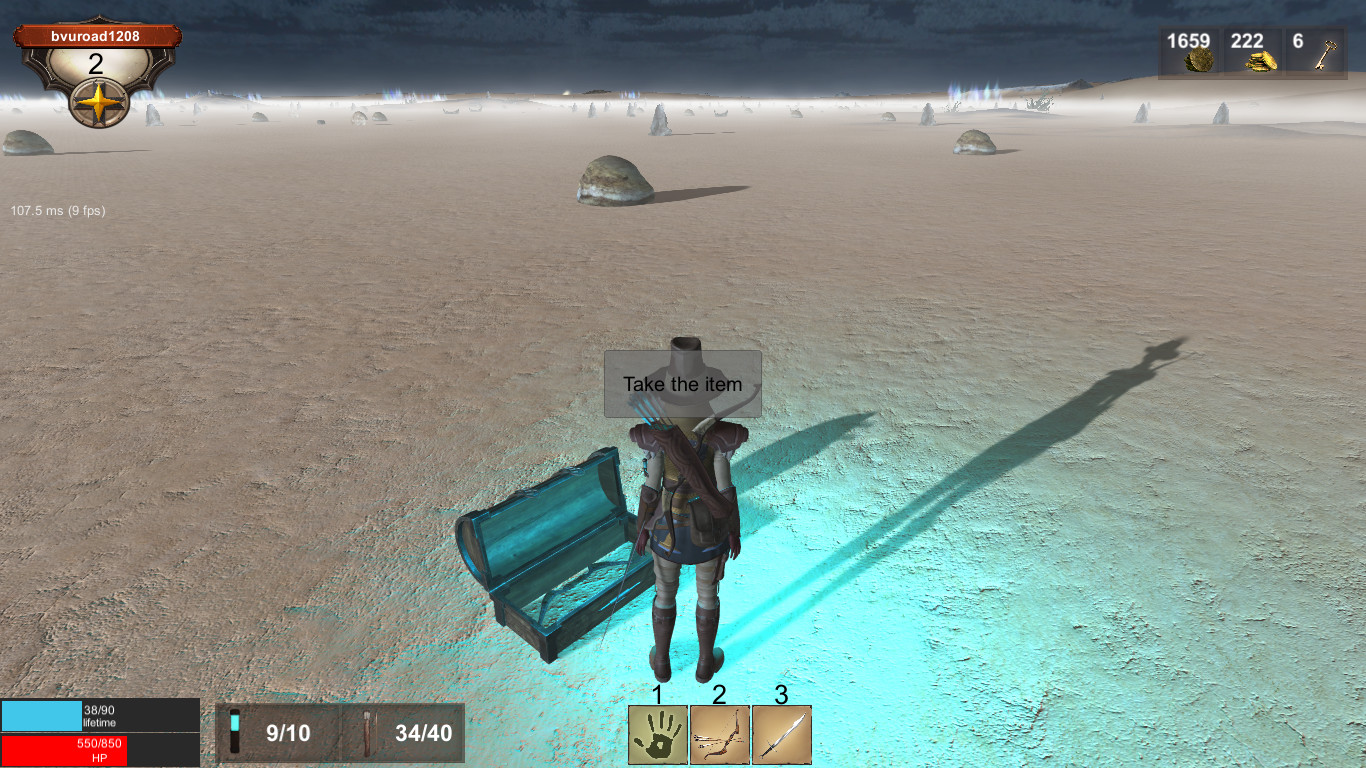Image resolution: width=1366 pixels, height=768 pixels.
Task: Click the 107.5 ms fps counter text
Action: pos(56,211)
